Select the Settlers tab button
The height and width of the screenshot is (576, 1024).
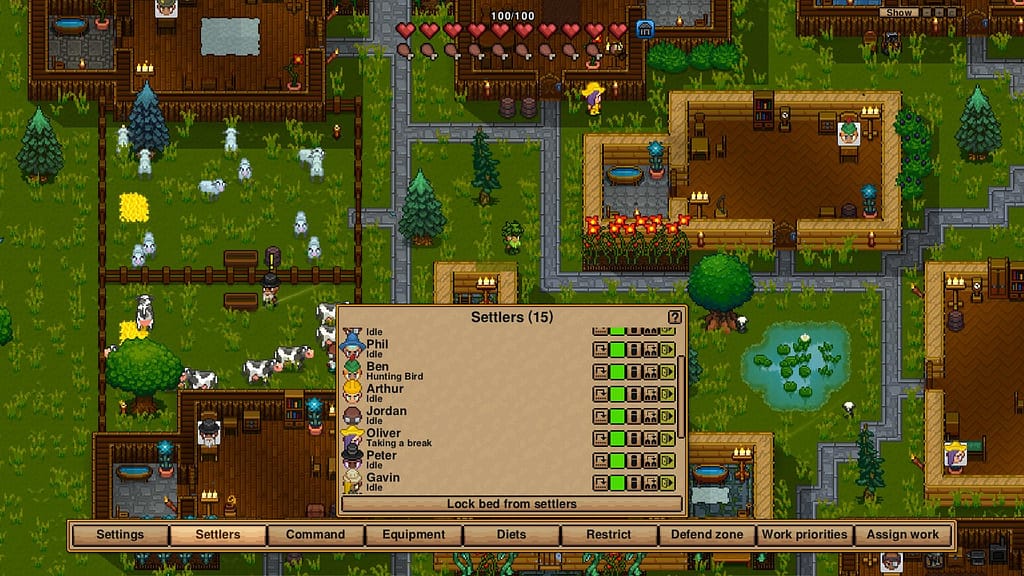coord(218,534)
